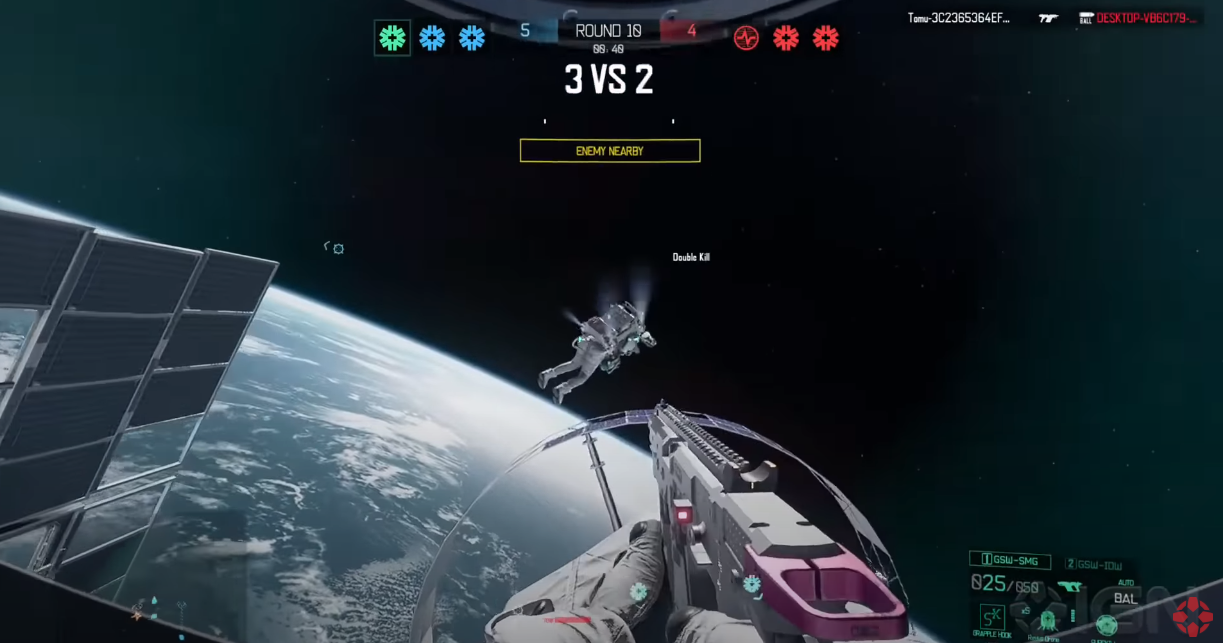This screenshot has width=1223, height=643.
Task: Select the green highlighted teammate icon
Action: pos(392,38)
